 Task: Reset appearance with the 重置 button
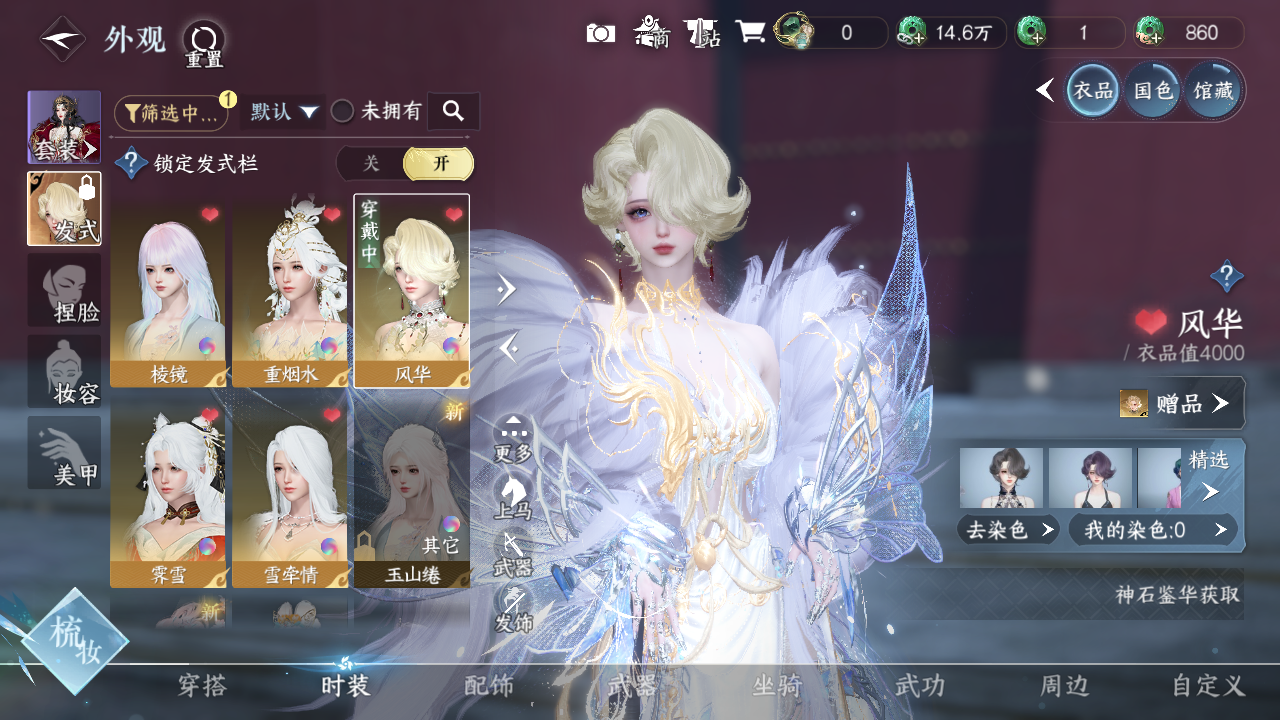click(204, 43)
